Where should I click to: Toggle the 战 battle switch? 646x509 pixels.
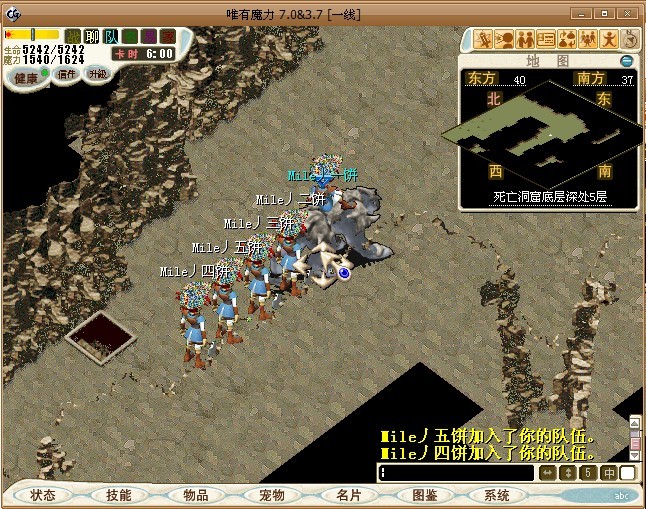click(x=73, y=36)
